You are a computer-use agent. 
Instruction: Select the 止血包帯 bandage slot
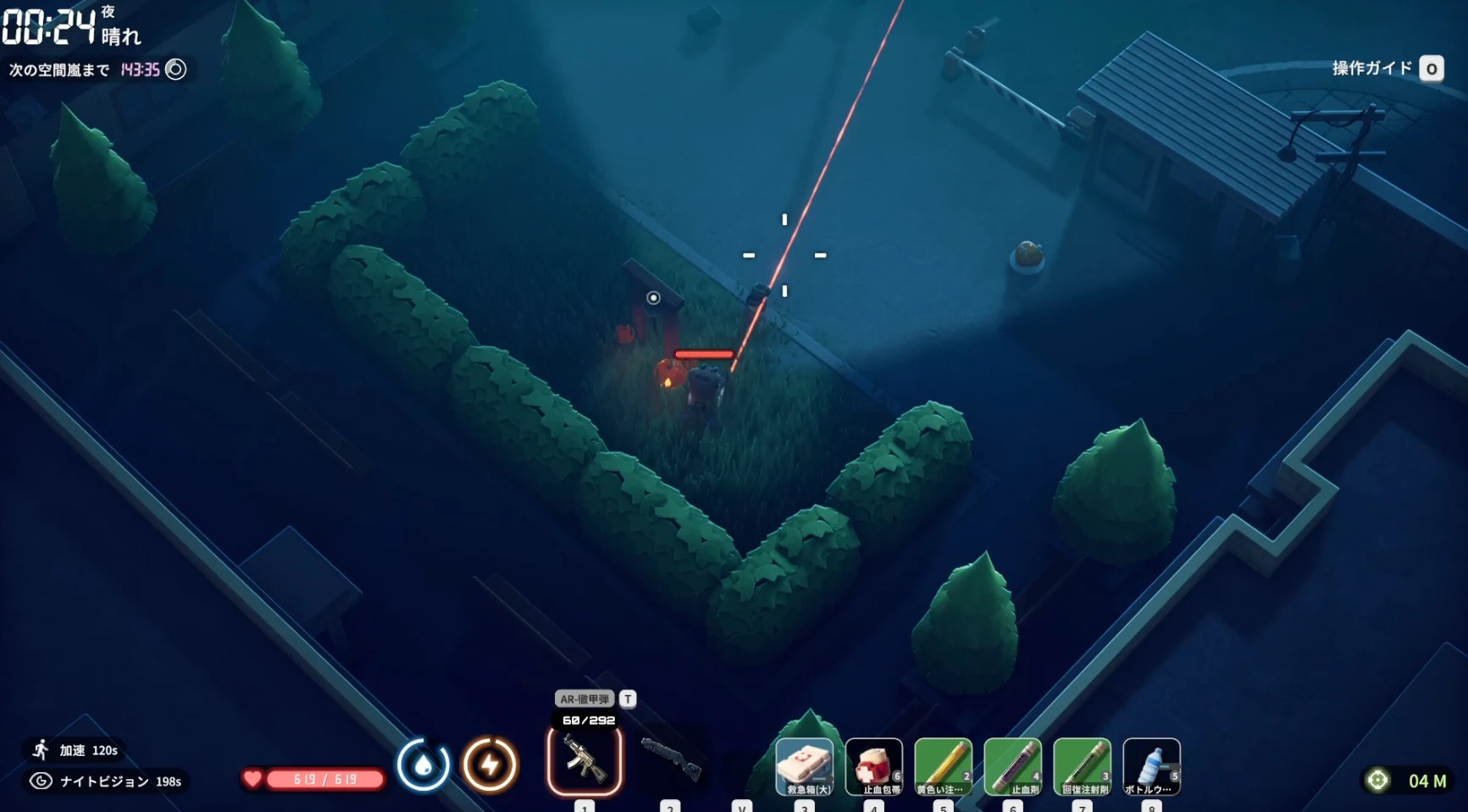874,766
